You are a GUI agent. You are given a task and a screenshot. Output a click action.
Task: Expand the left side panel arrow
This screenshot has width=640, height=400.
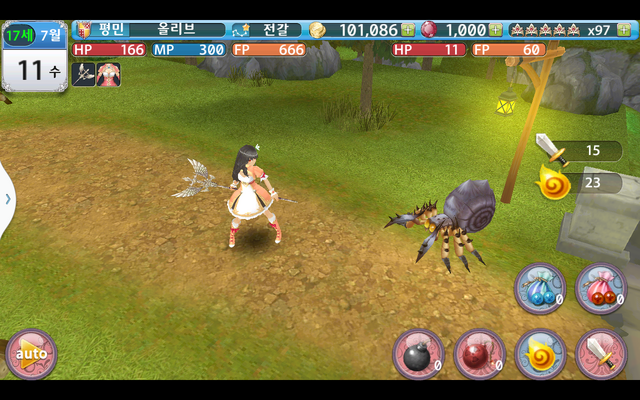point(7,198)
